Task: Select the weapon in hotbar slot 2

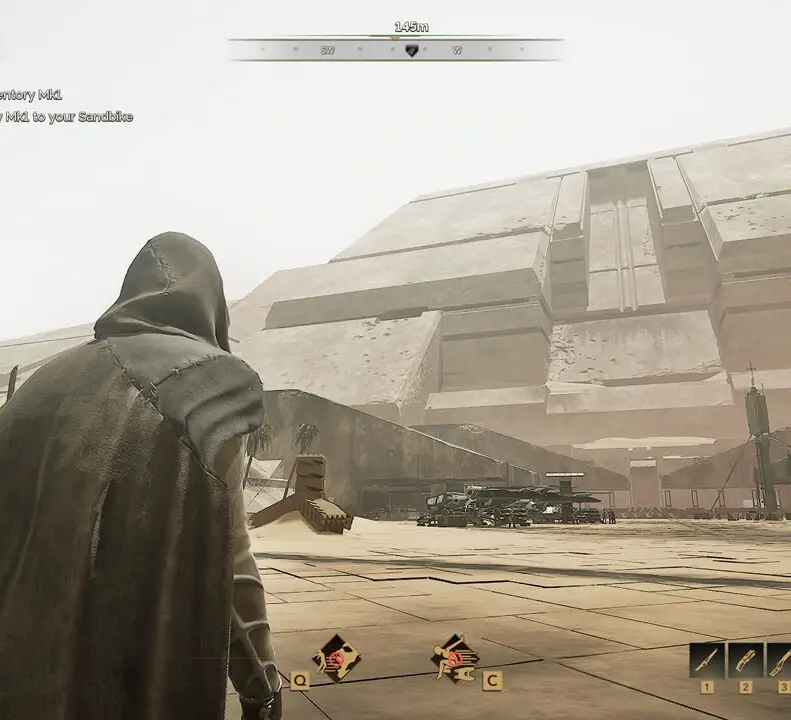Action: point(745,661)
